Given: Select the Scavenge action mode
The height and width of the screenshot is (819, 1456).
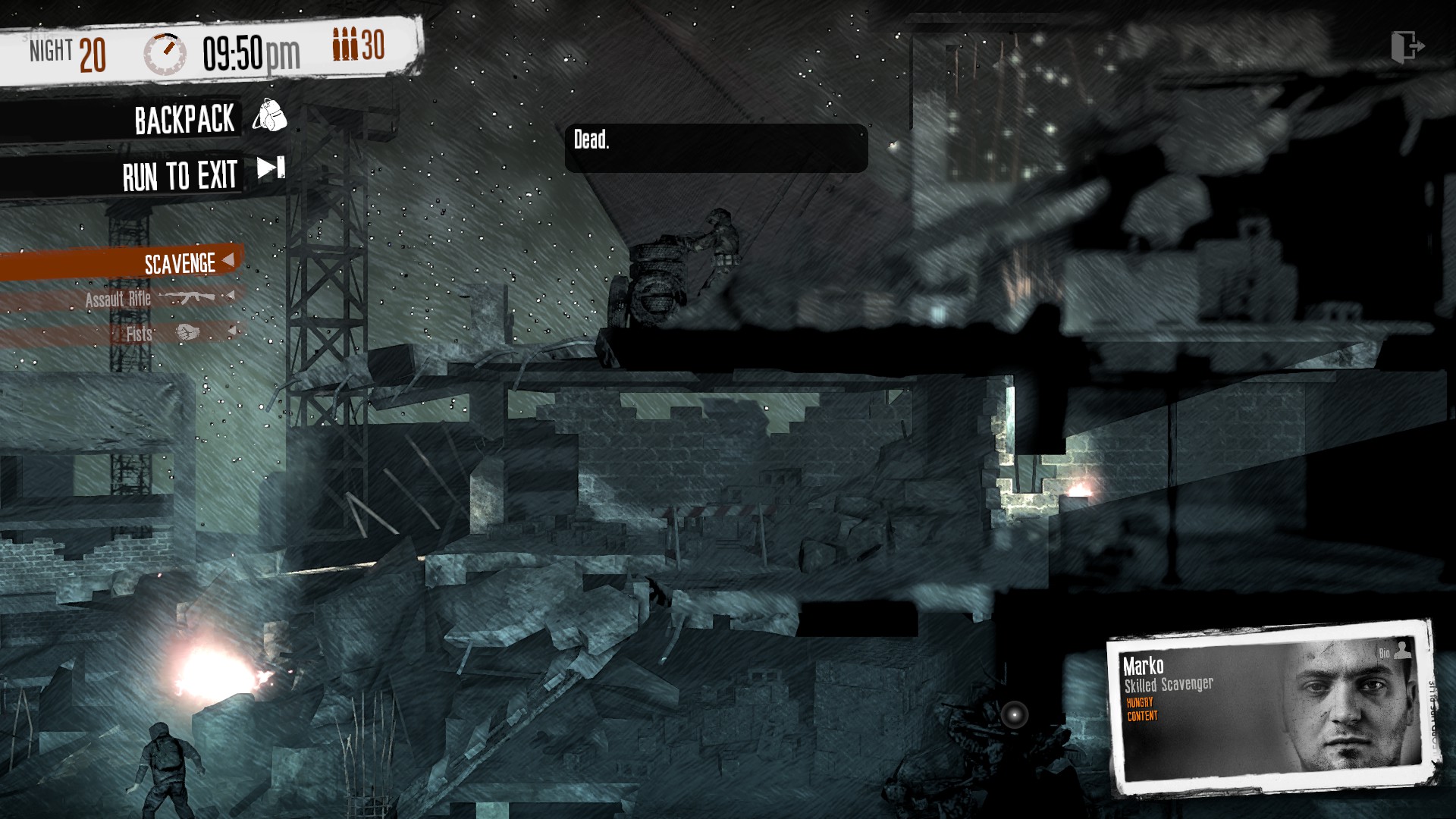Looking at the screenshot, I should 182,263.
